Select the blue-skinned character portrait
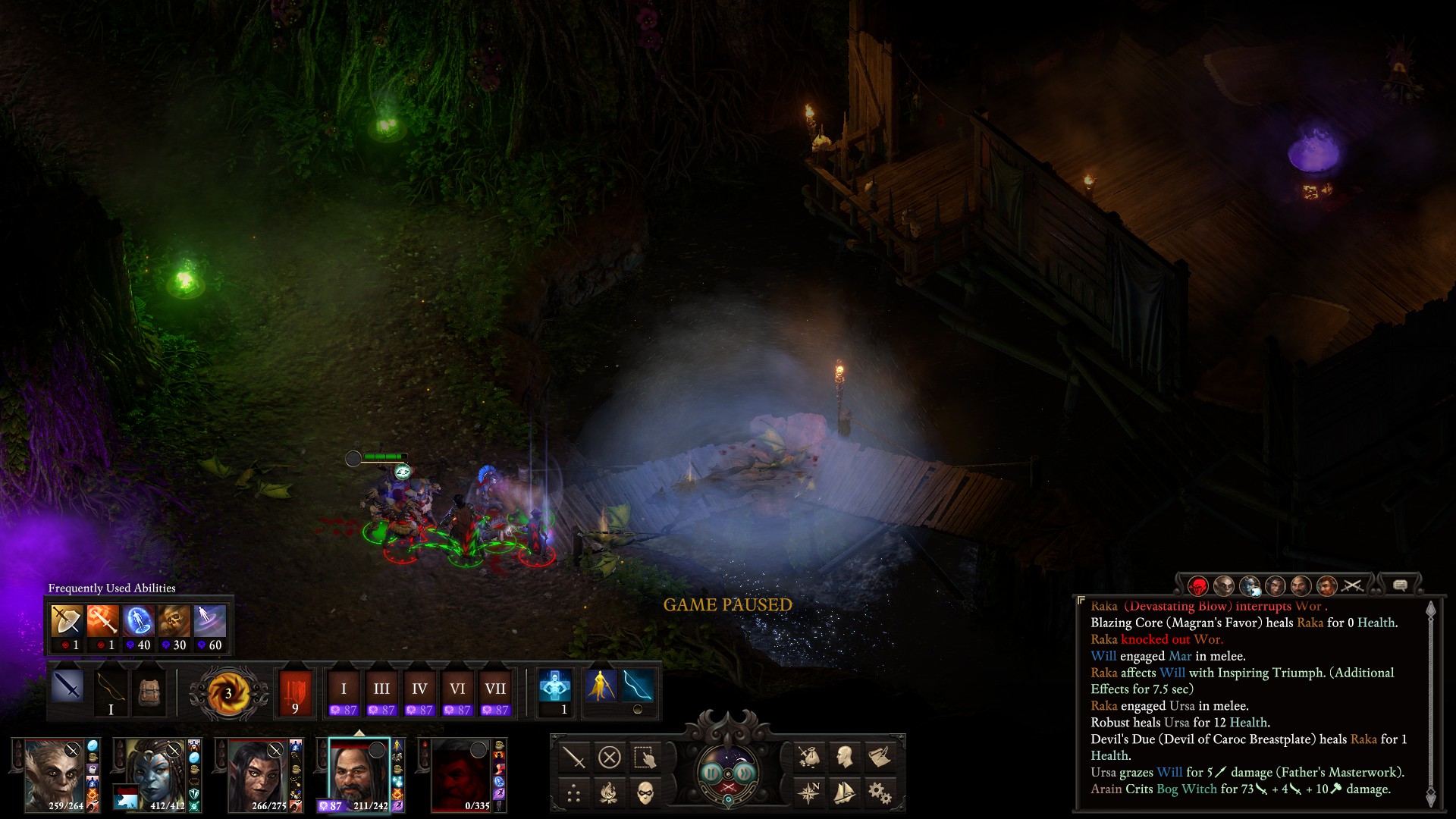The image size is (1456, 819). (x=155, y=775)
